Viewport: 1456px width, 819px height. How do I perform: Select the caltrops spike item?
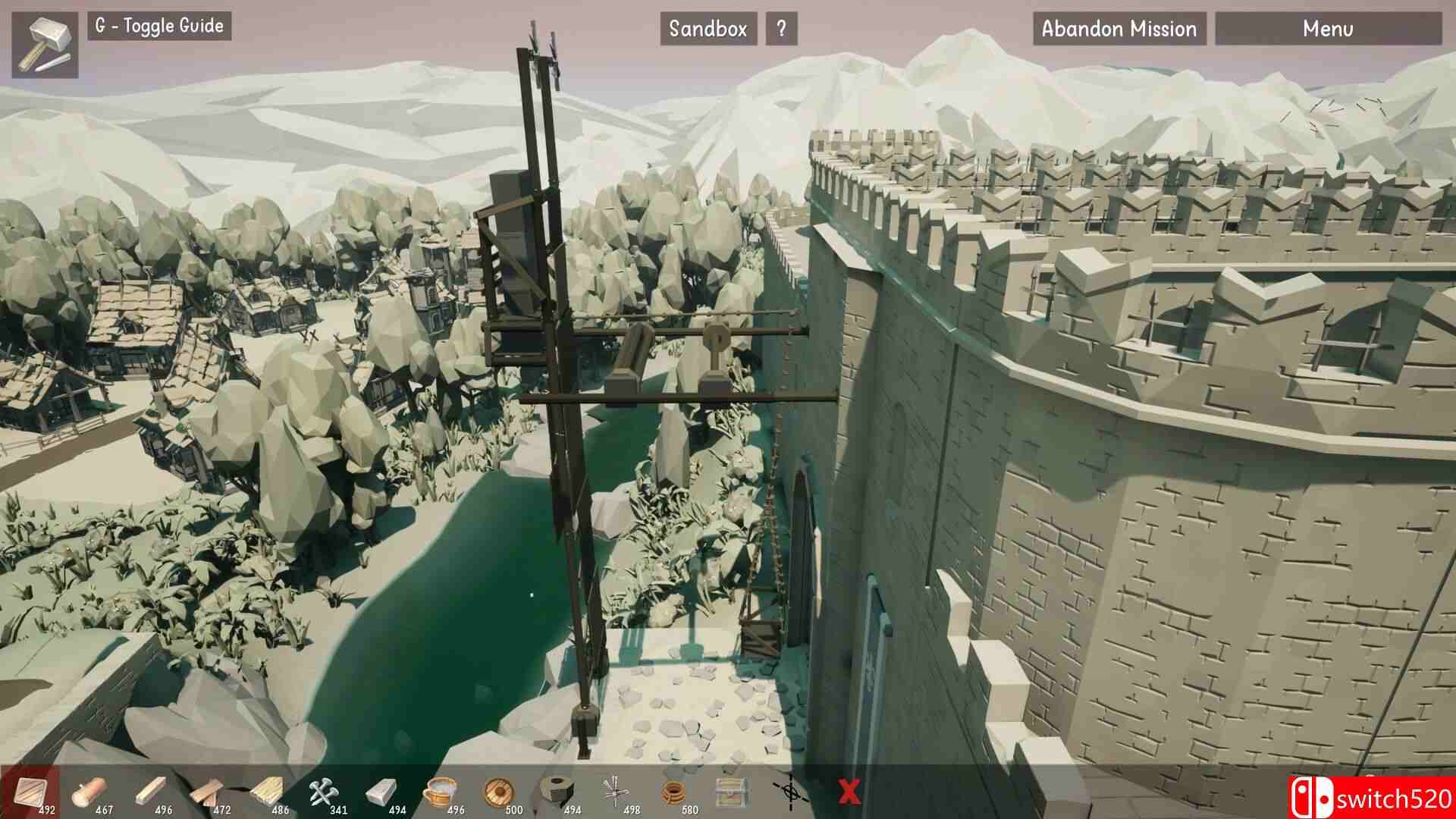[614, 789]
